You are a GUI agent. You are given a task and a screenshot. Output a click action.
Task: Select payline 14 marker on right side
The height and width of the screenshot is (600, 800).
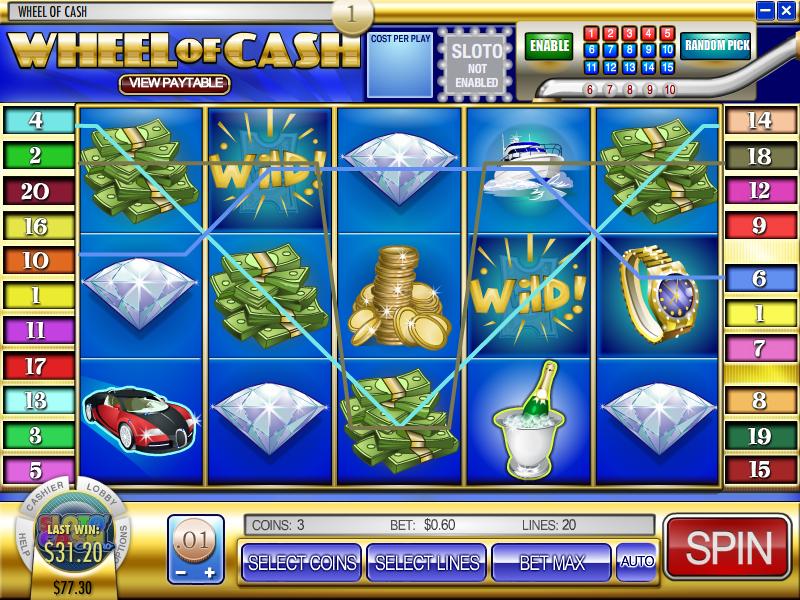tap(760, 121)
